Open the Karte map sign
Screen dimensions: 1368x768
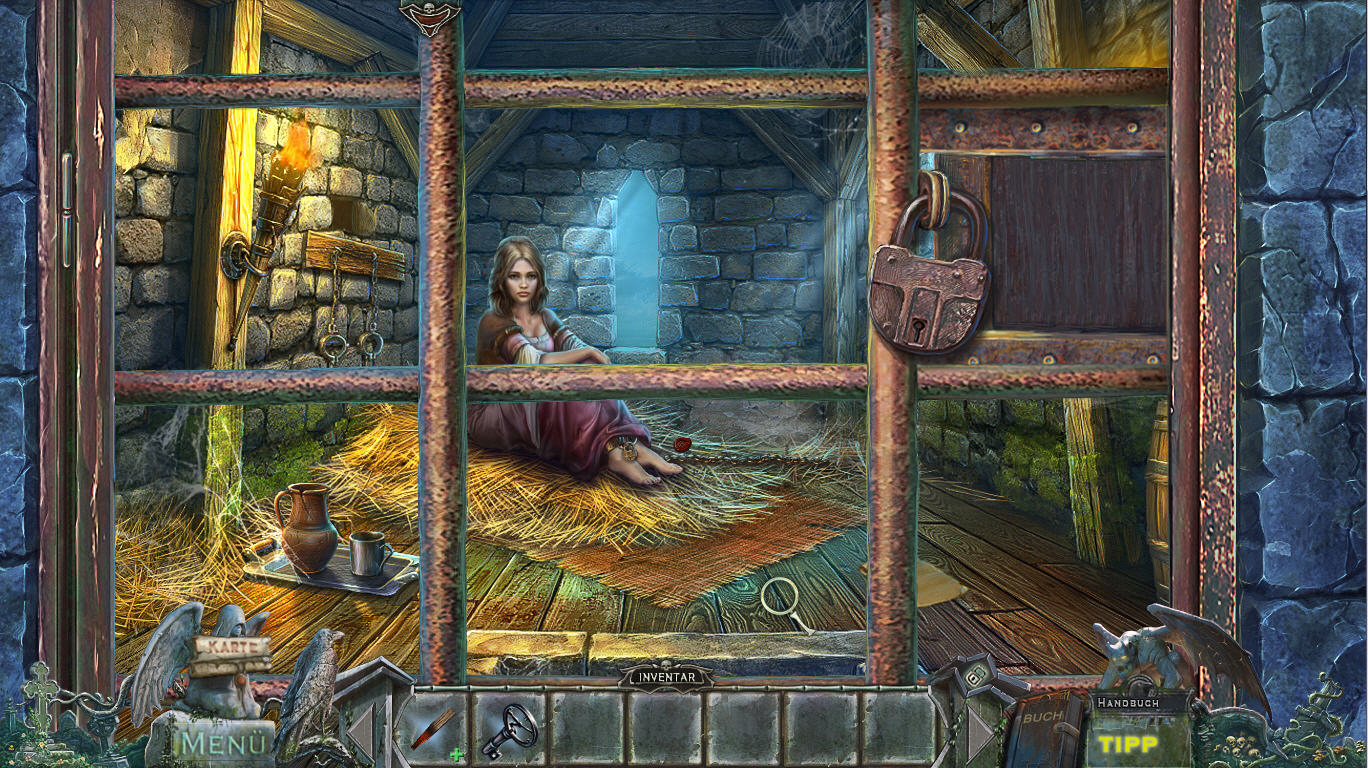pyautogui.click(x=232, y=647)
